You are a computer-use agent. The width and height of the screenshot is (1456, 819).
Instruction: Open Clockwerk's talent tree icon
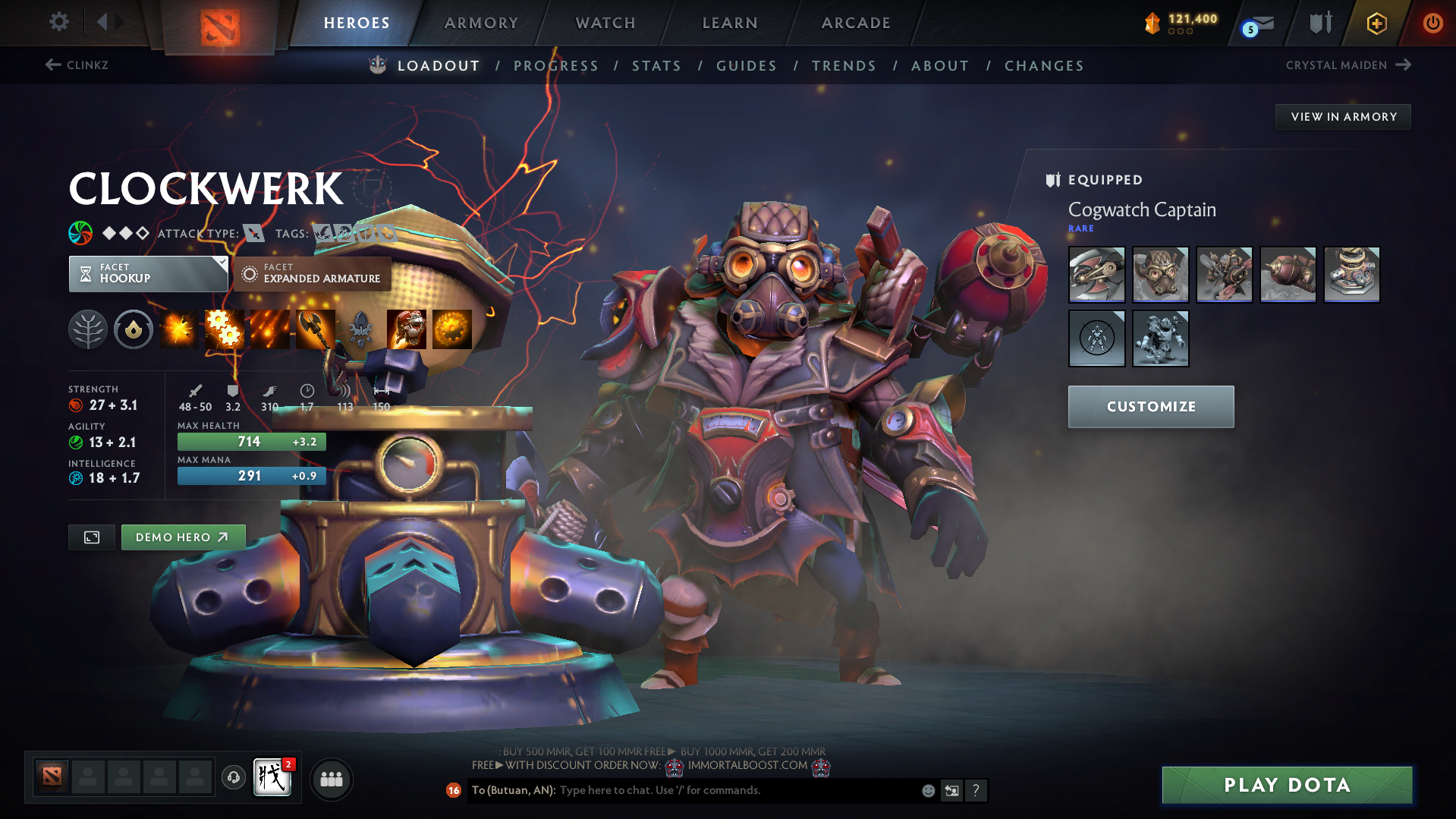[x=88, y=329]
